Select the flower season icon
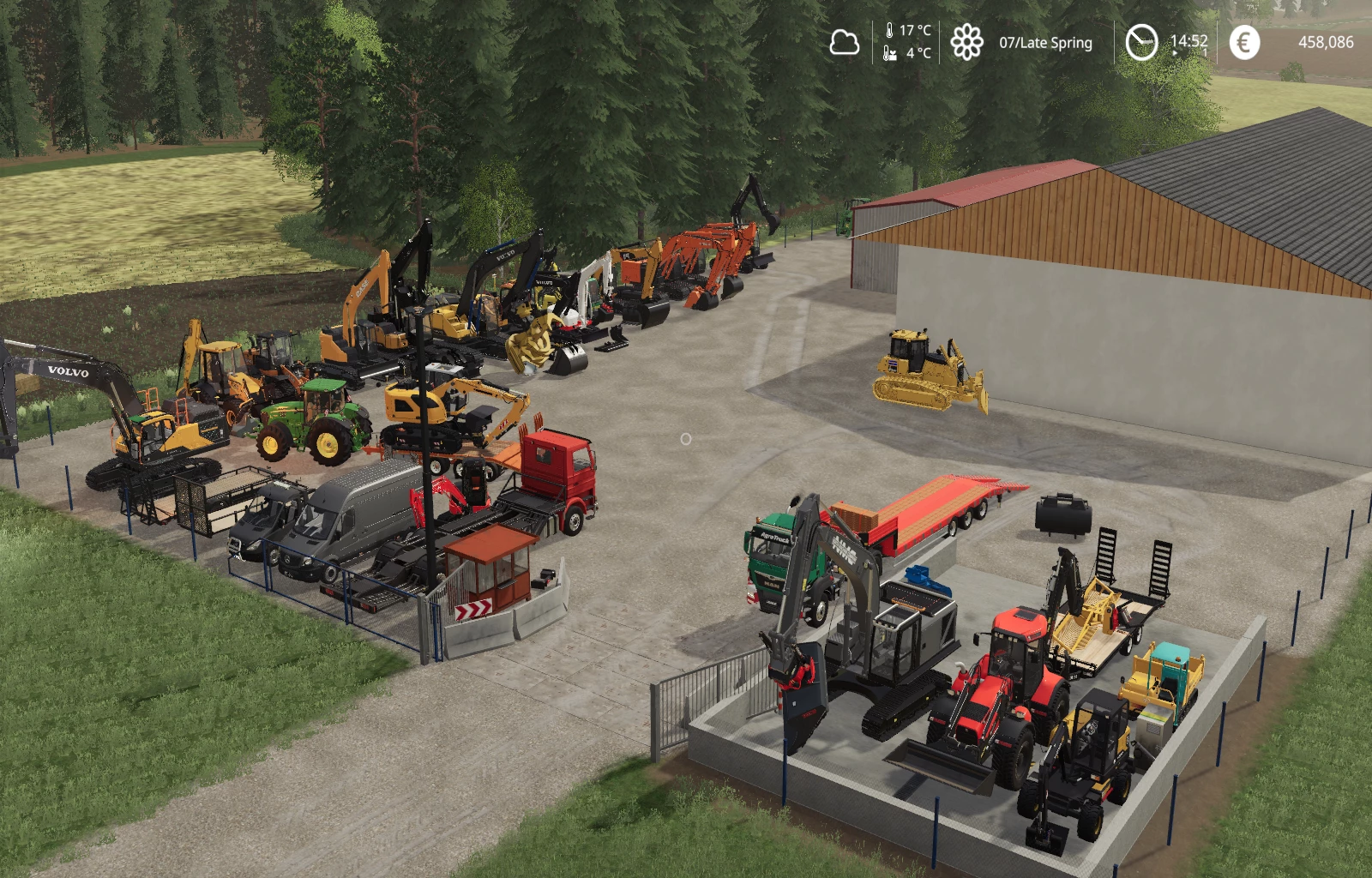The image size is (1372, 878). point(966,42)
